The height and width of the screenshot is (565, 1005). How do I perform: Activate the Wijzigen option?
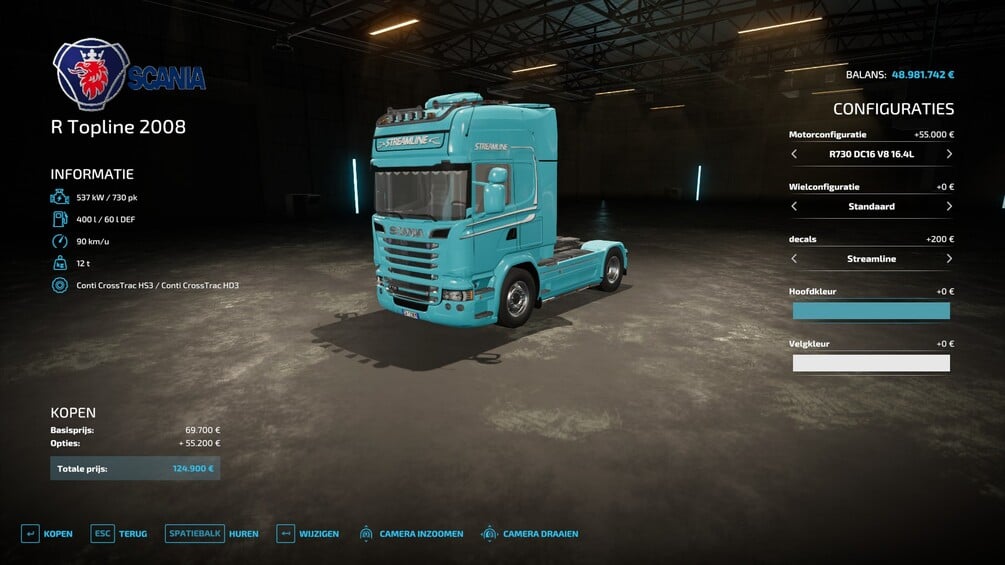308,534
